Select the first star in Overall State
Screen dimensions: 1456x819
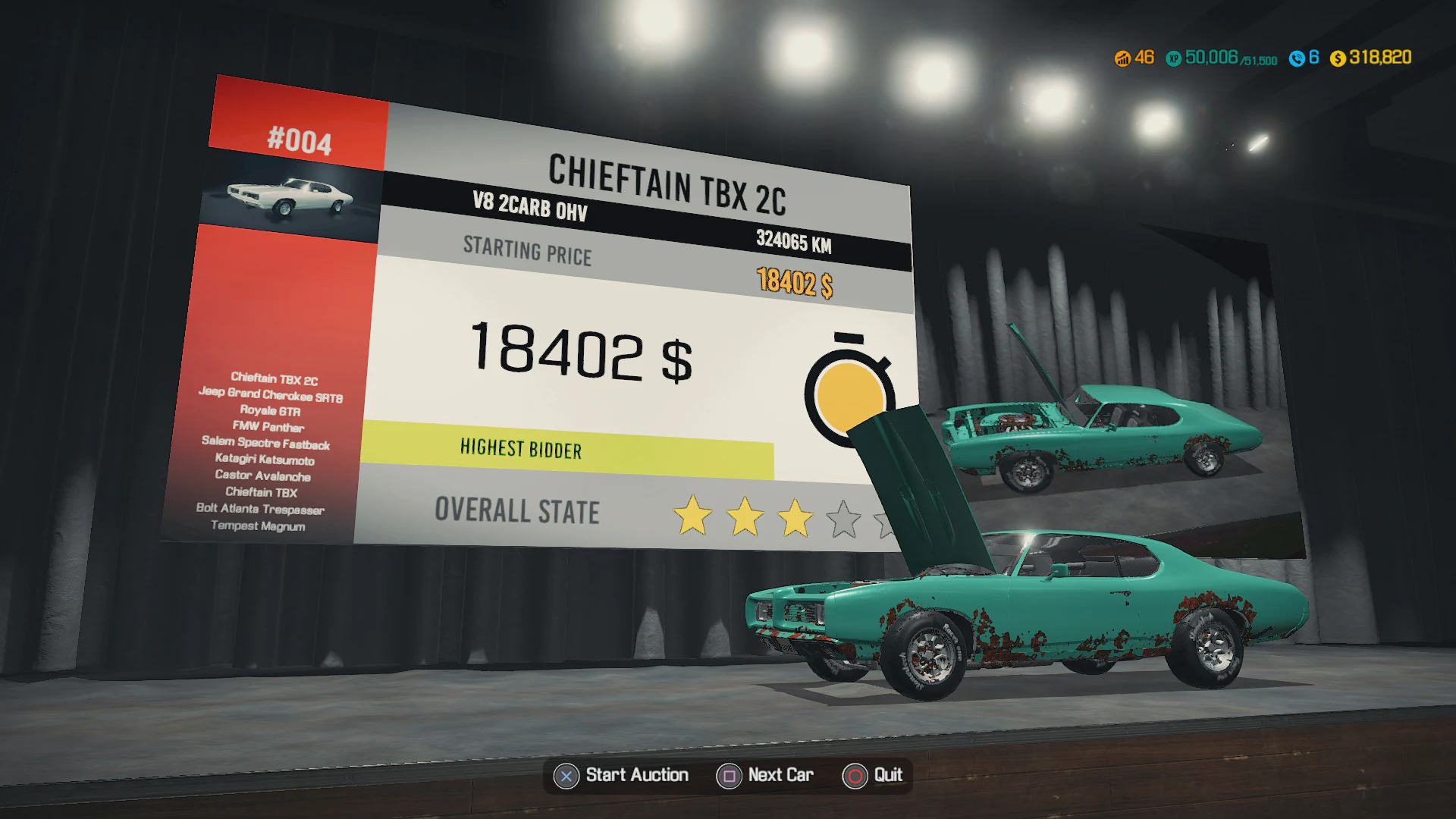tap(694, 516)
